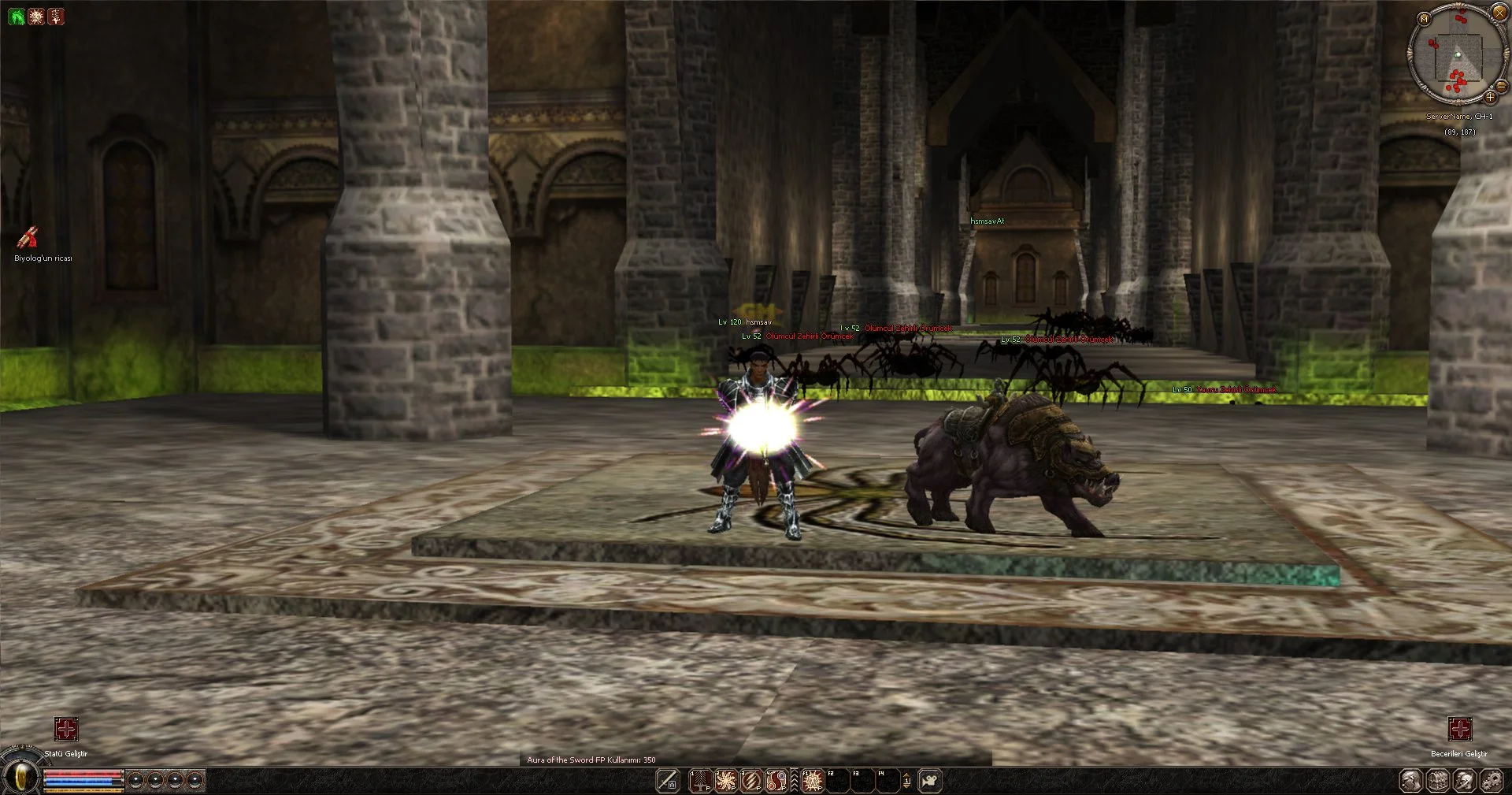Toggle the camera view button
1512x795 pixels.
[930, 781]
